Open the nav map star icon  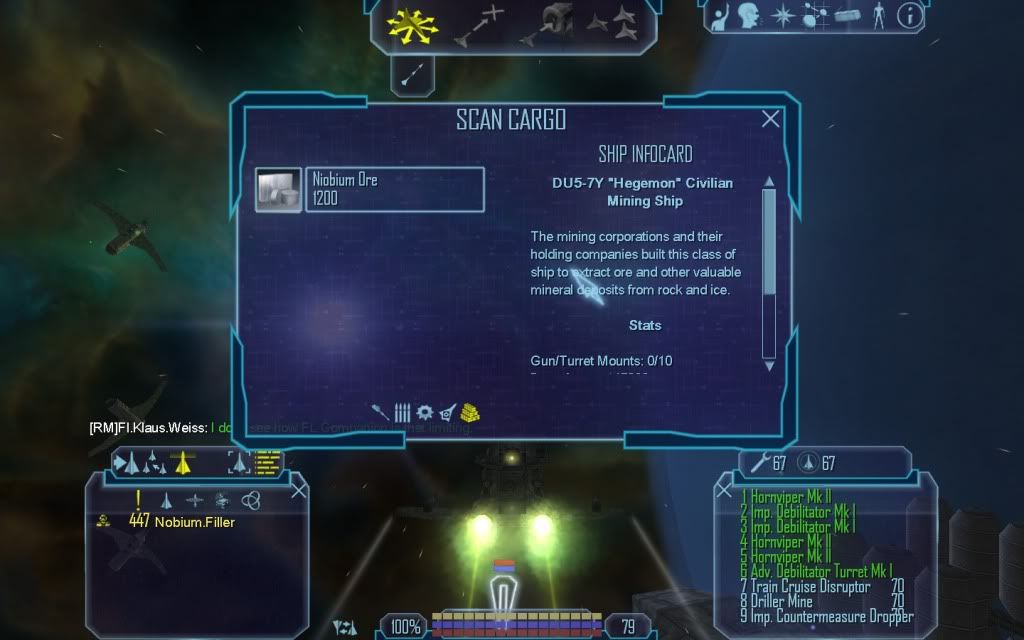[783, 16]
